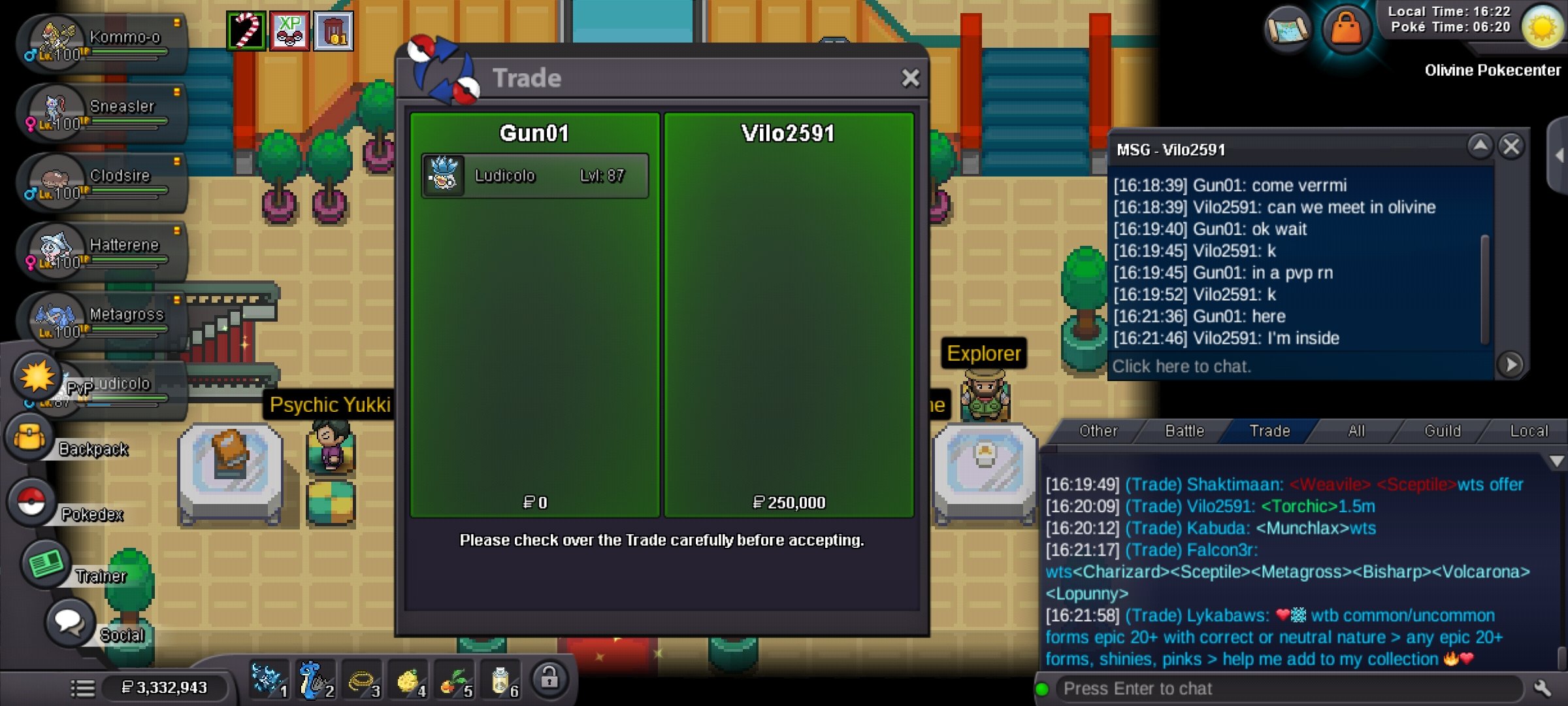Show the All chat tab

tap(1356, 431)
